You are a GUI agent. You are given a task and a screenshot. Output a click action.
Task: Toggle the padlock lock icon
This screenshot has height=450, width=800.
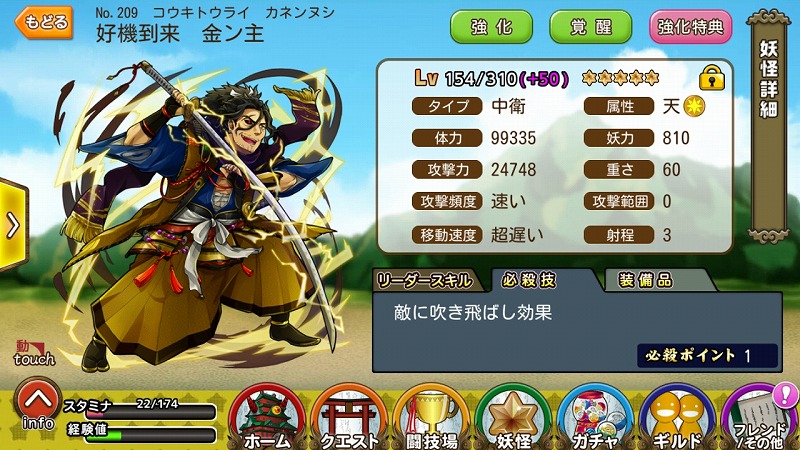[x=711, y=76]
